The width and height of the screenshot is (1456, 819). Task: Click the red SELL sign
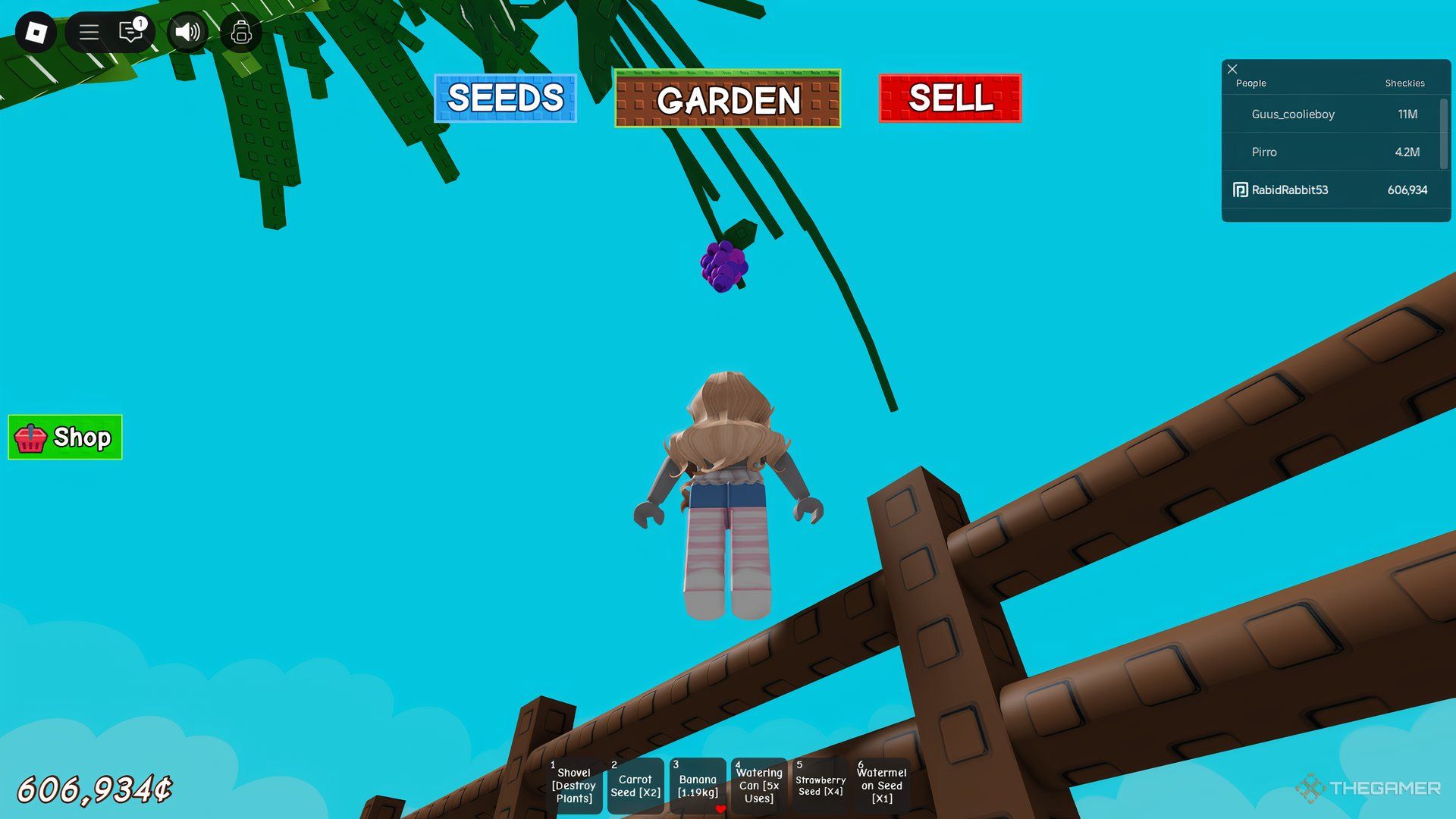coord(950,98)
